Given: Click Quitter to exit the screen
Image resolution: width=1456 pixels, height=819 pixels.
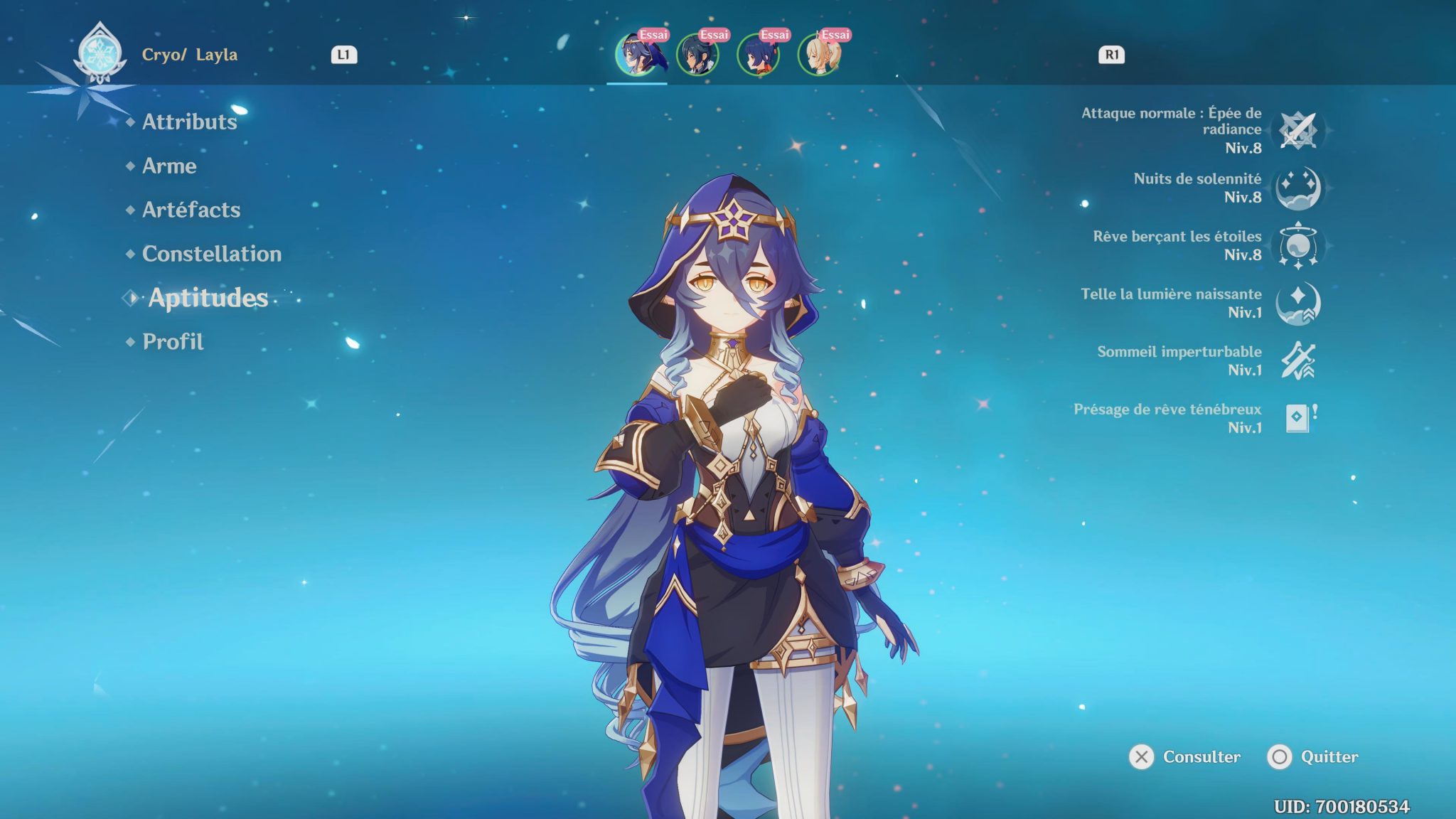Looking at the screenshot, I should coord(1326,757).
